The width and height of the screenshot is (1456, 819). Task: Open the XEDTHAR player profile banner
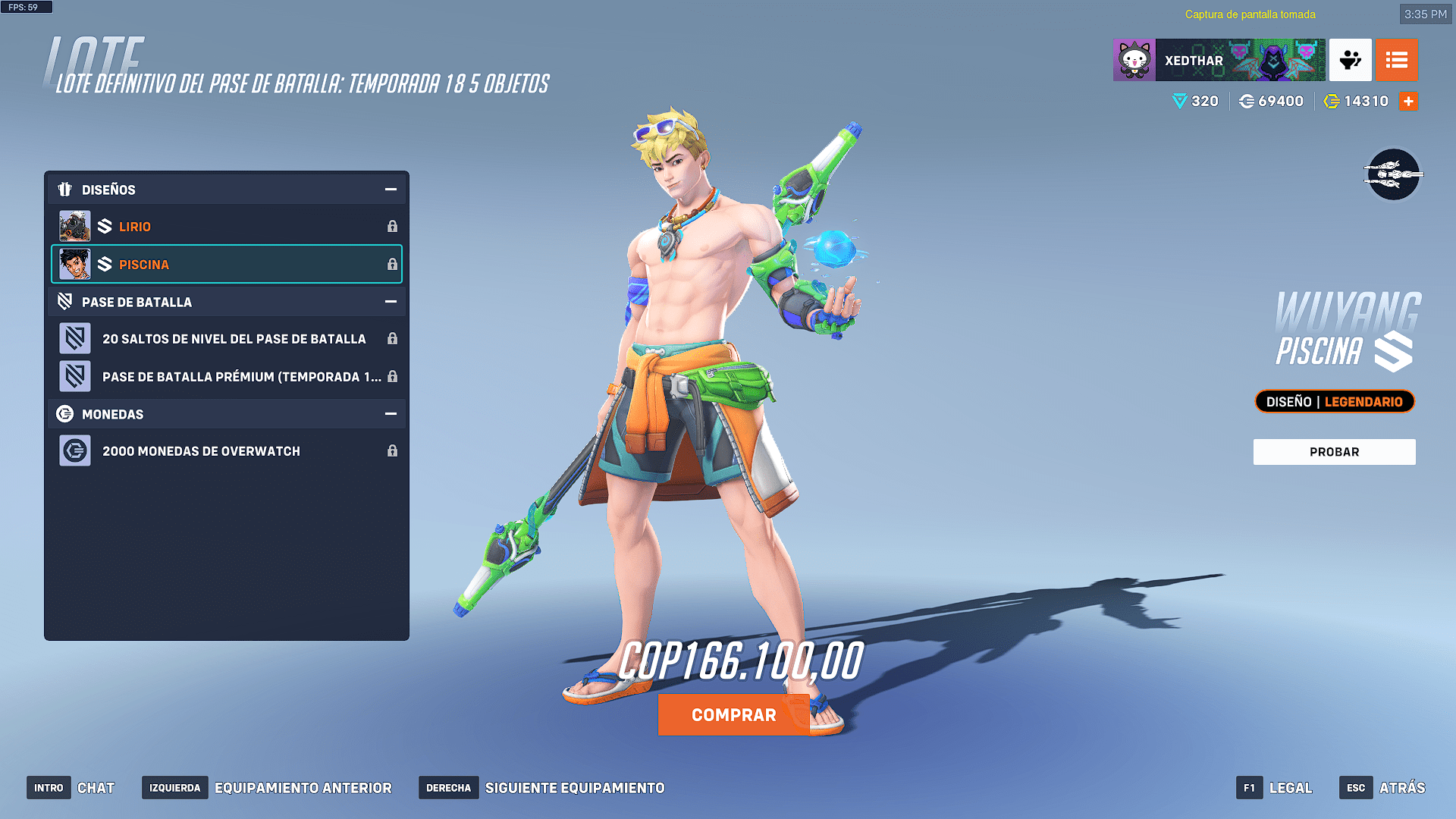[1219, 61]
